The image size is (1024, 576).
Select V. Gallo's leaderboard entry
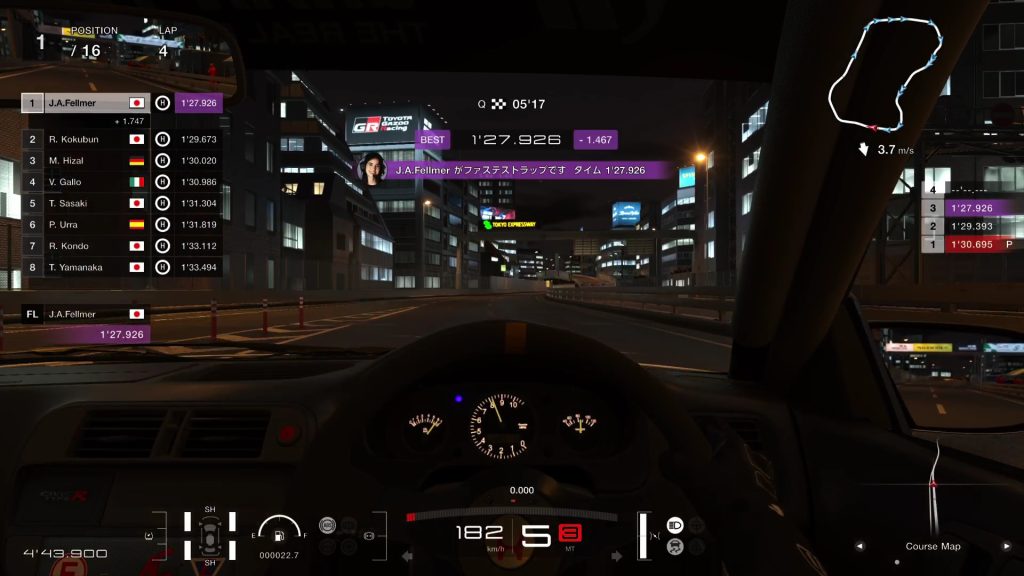(86, 182)
